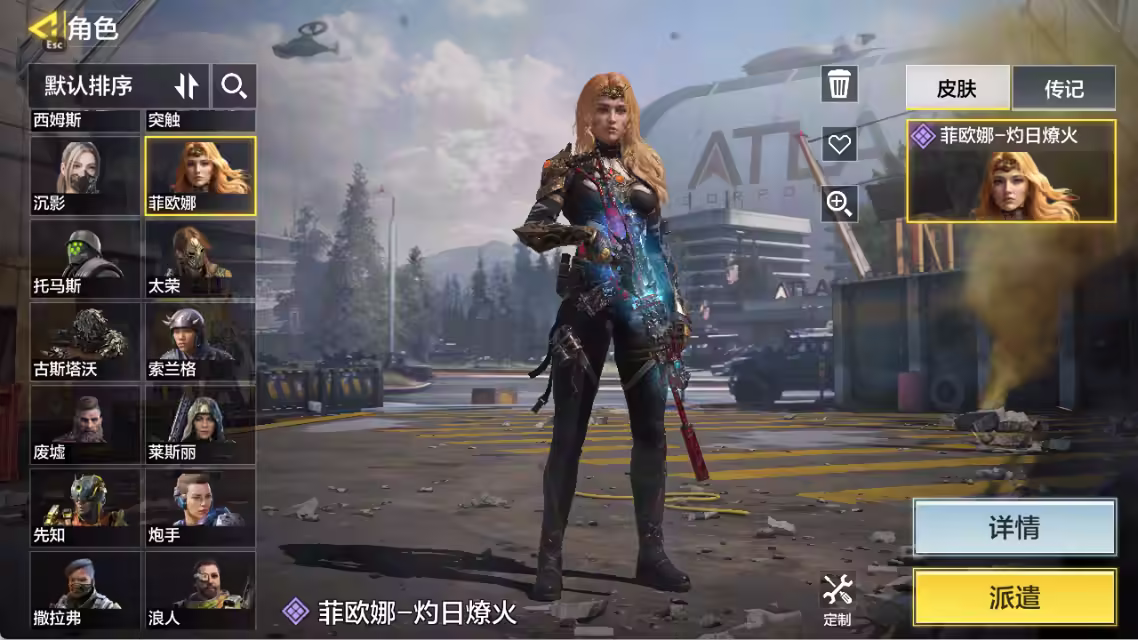
Task: Select the 废墟 character tile
Action: coord(85,424)
